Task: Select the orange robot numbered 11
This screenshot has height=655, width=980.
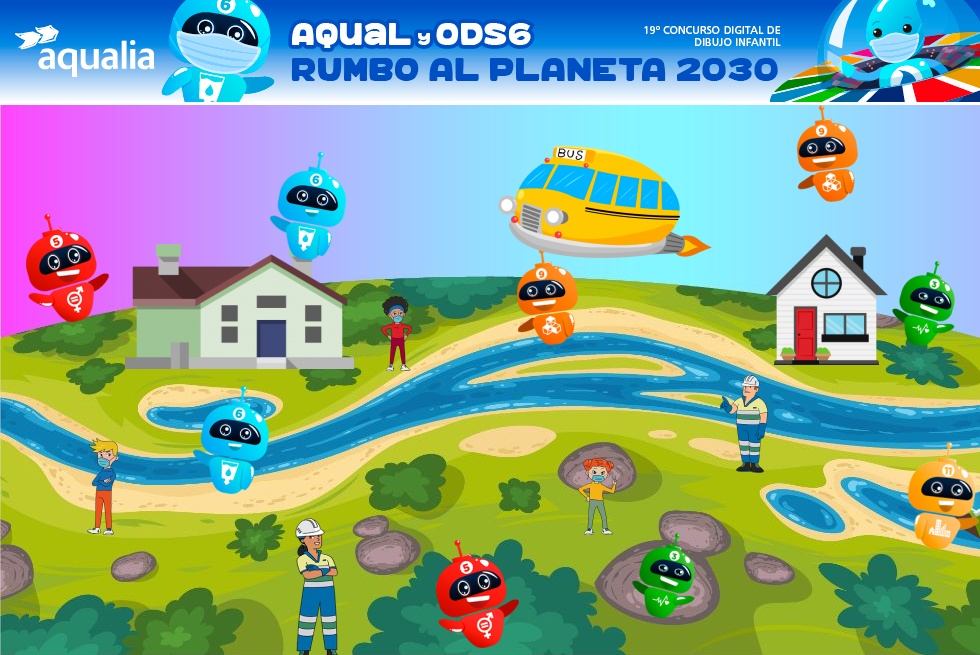Action: click(941, 499)
